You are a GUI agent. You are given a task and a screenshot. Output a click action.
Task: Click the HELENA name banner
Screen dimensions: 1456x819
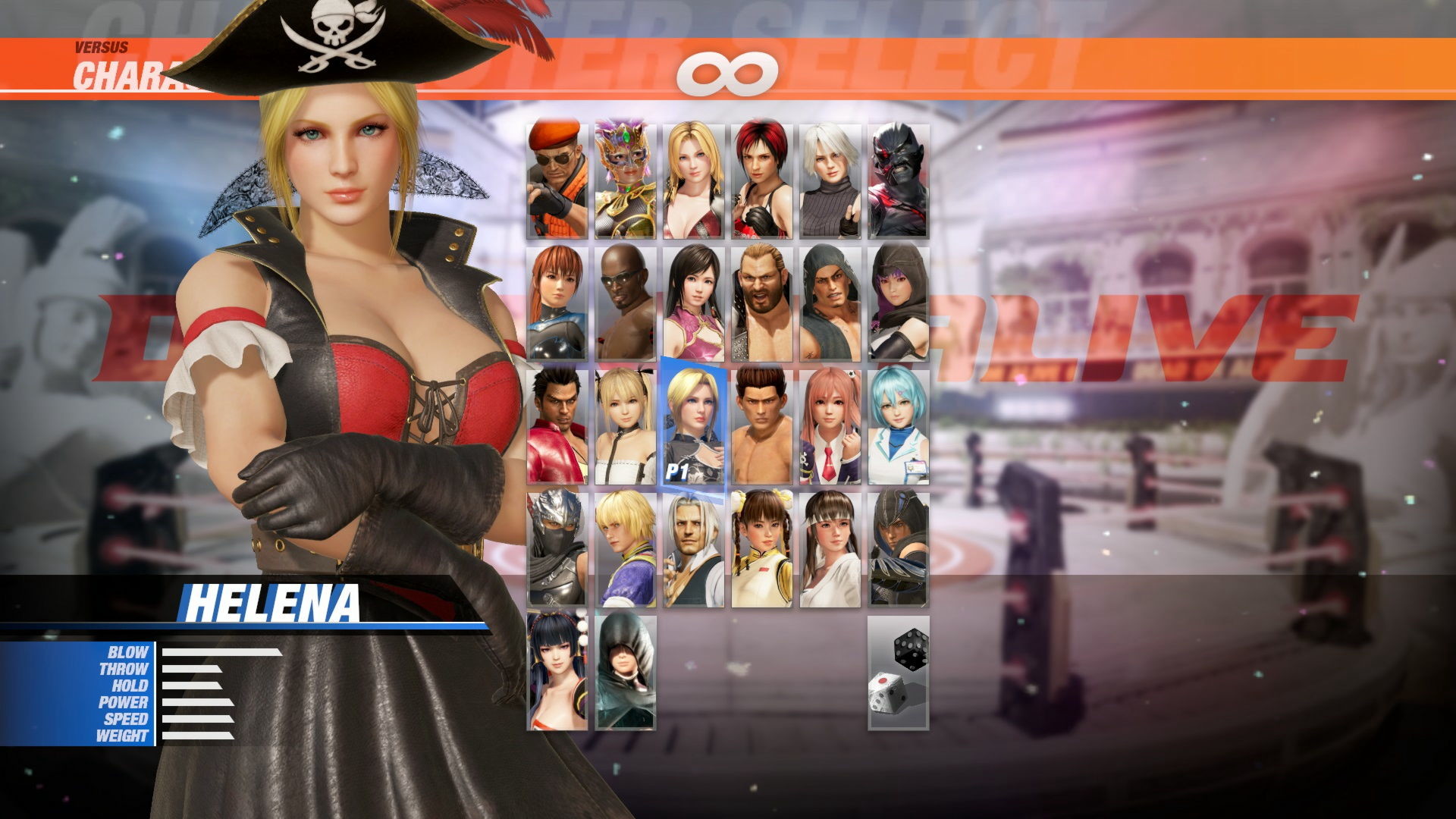tap(277, 601)
